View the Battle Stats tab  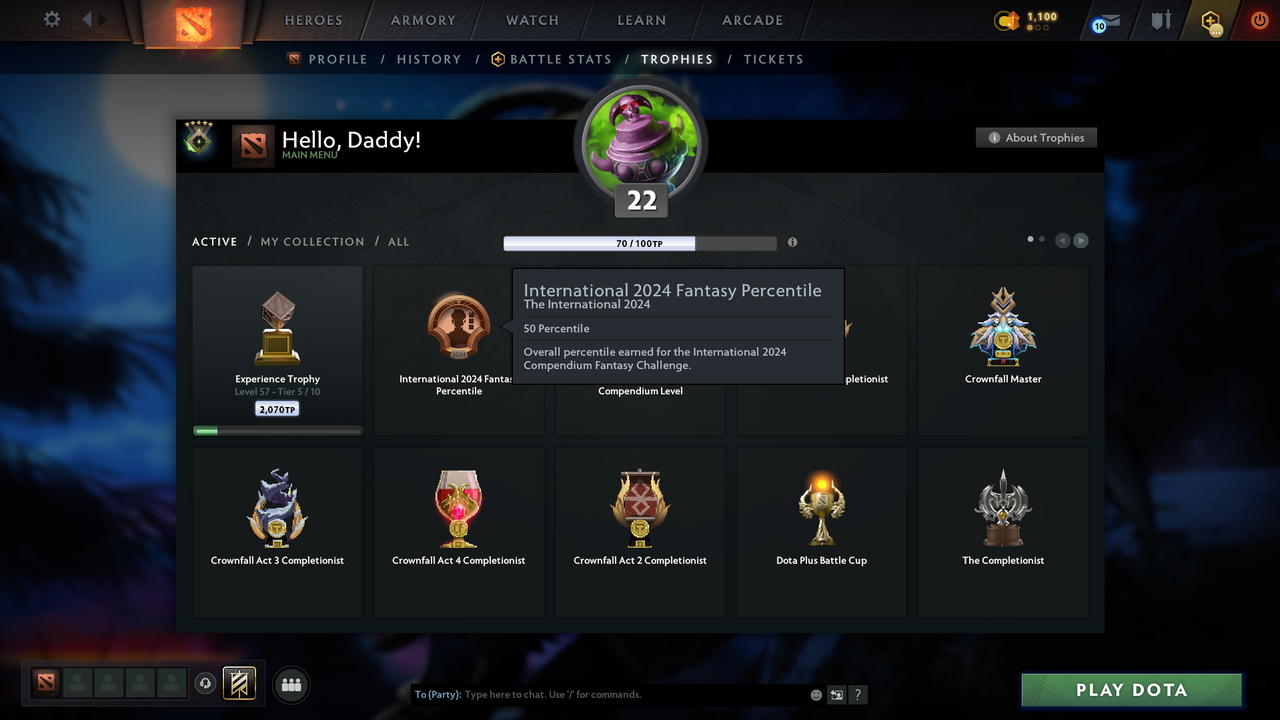551,59
